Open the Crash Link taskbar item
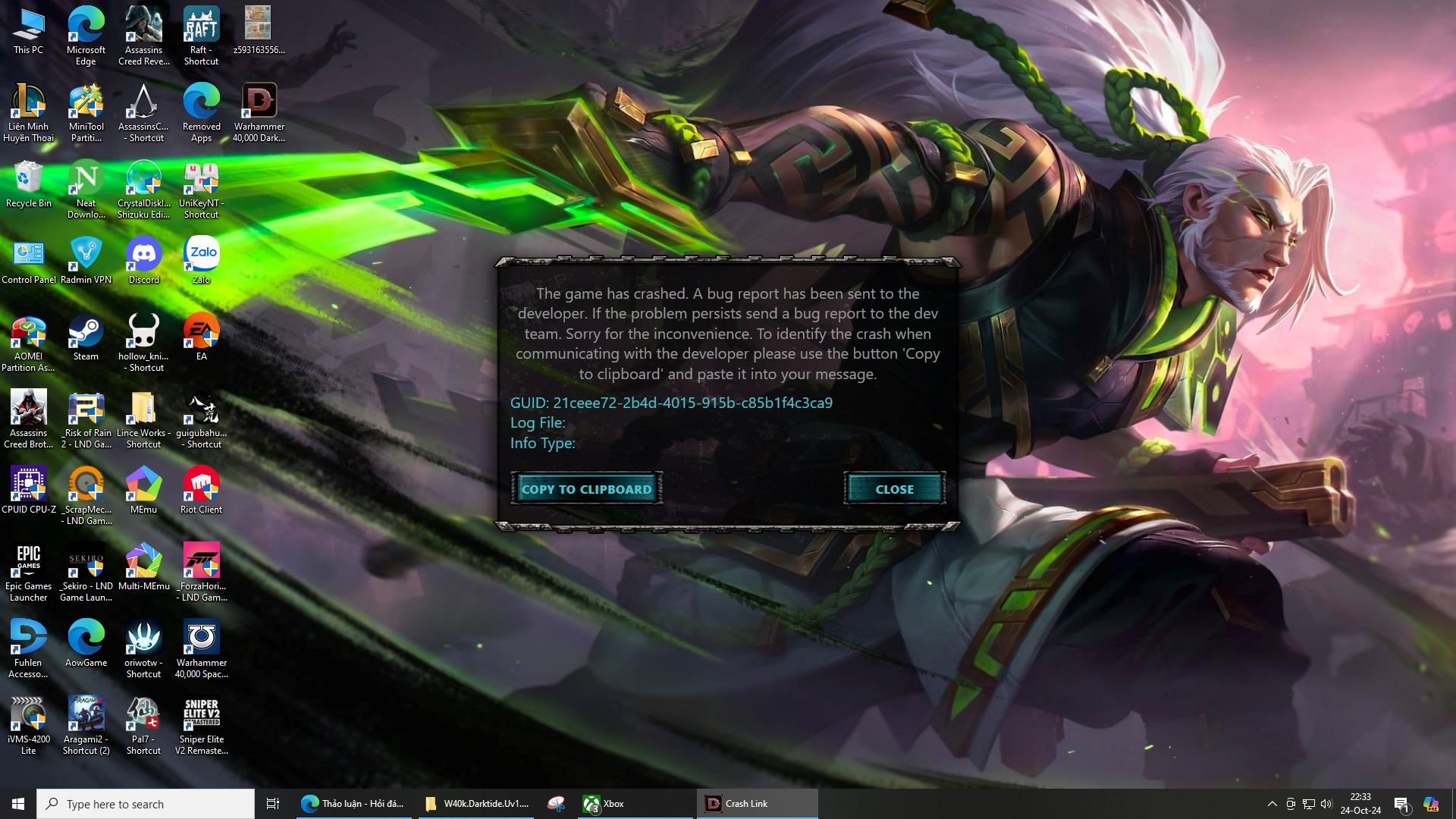This screenshot has width=1456, height=819. coord(756,804)
